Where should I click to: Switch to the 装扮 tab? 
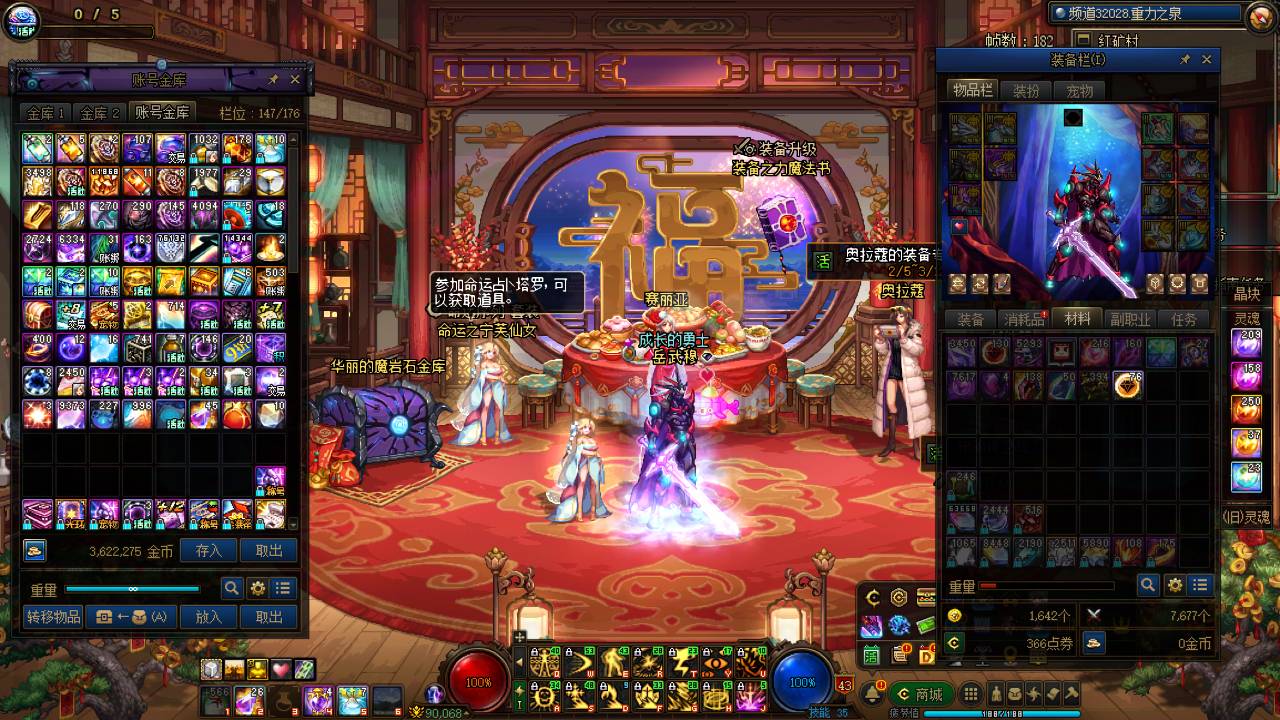[1026, 91]
